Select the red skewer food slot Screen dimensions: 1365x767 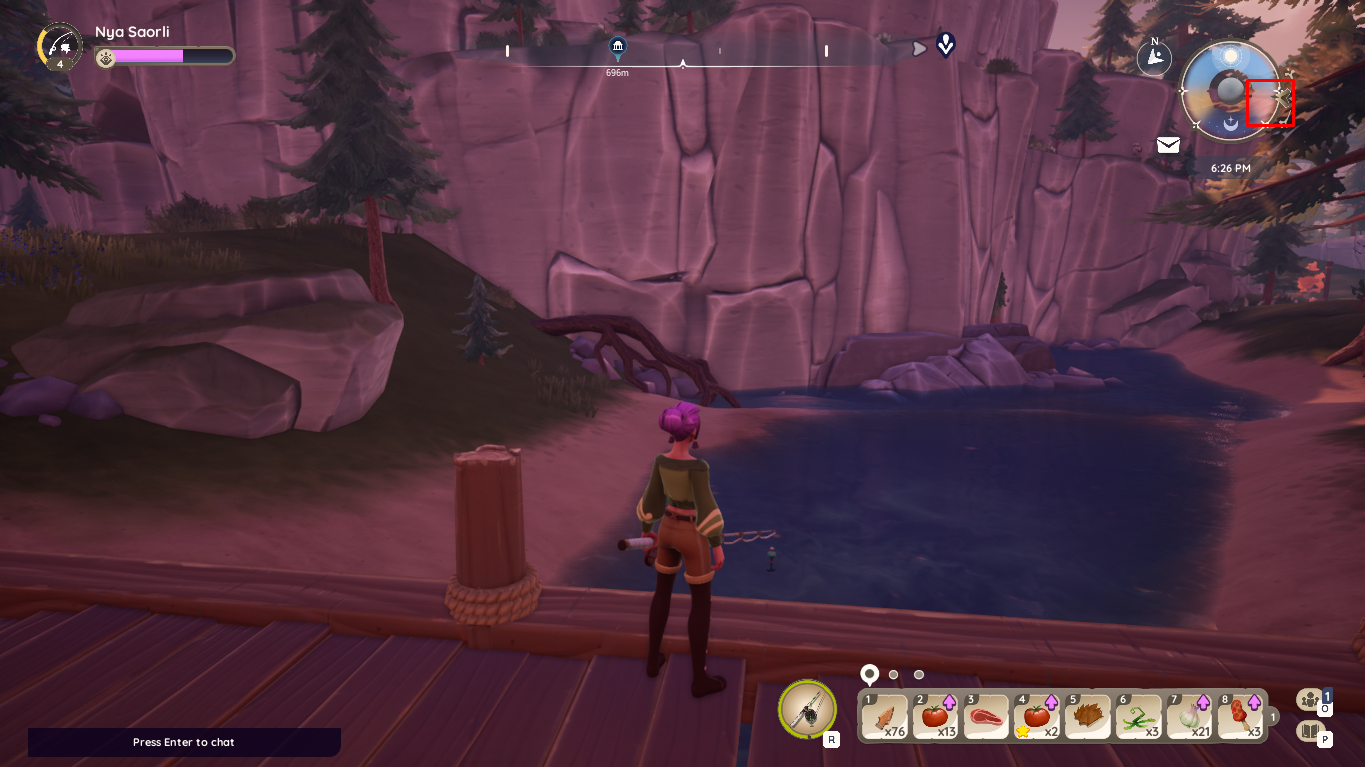click(1239, 716)
